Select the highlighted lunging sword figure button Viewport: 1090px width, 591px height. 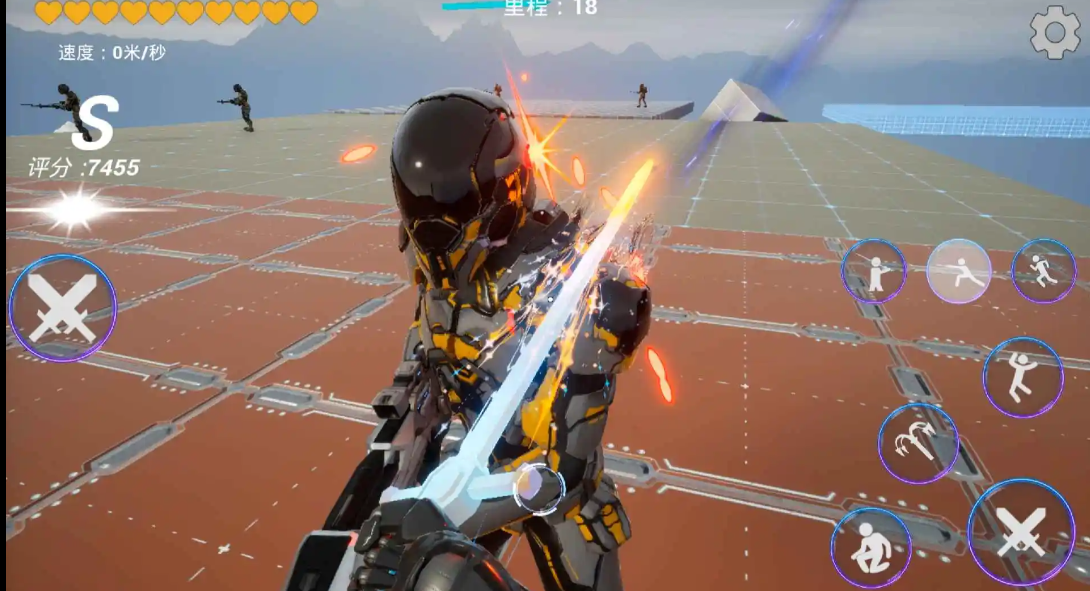point(958,271)
